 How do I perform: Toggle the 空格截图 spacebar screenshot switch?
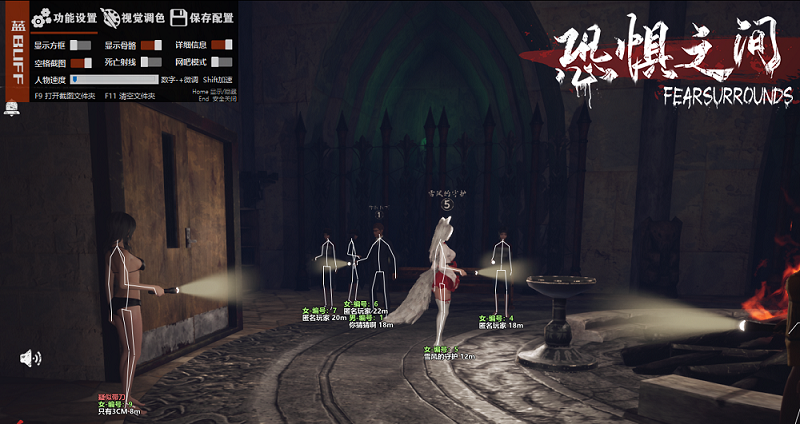click(80, 62)
